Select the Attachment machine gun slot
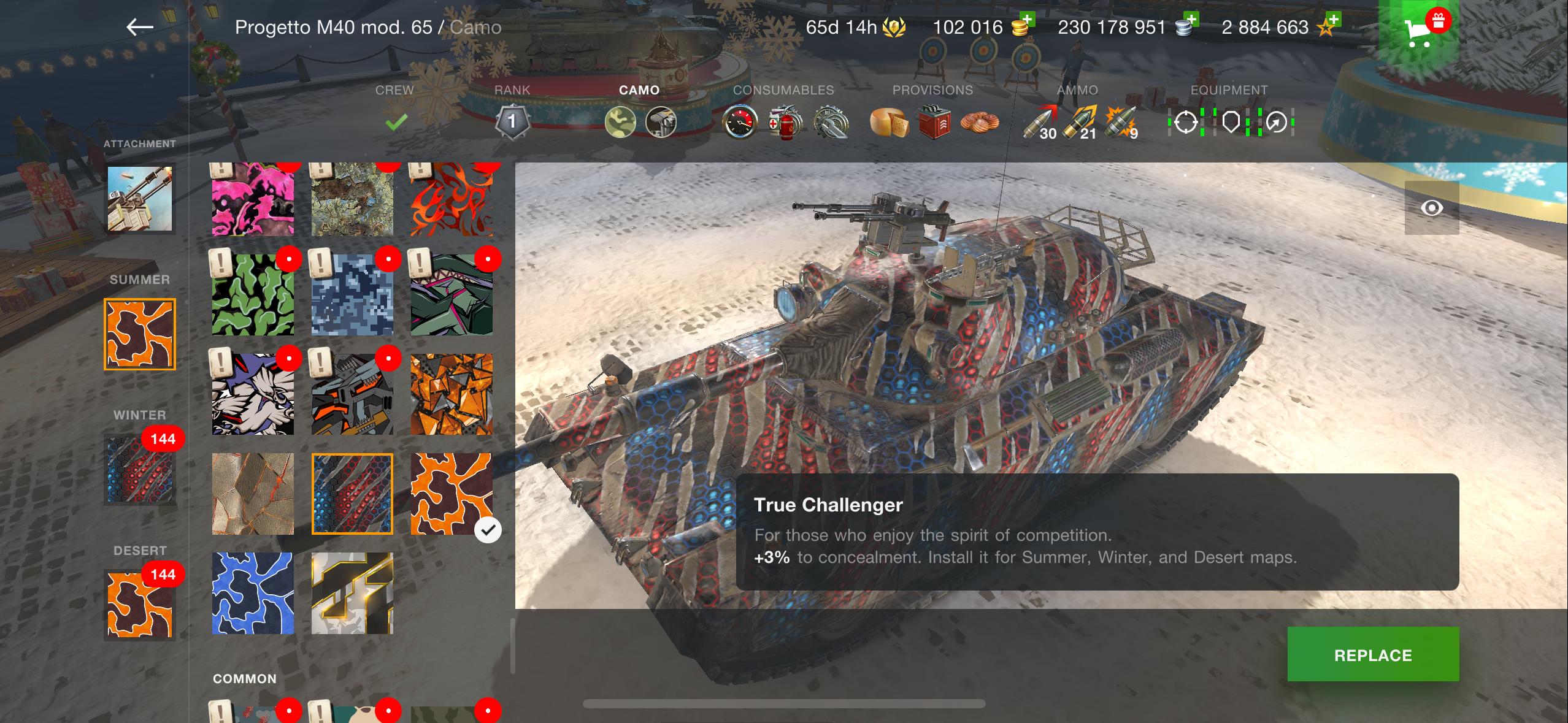 [x=140, y=199]
